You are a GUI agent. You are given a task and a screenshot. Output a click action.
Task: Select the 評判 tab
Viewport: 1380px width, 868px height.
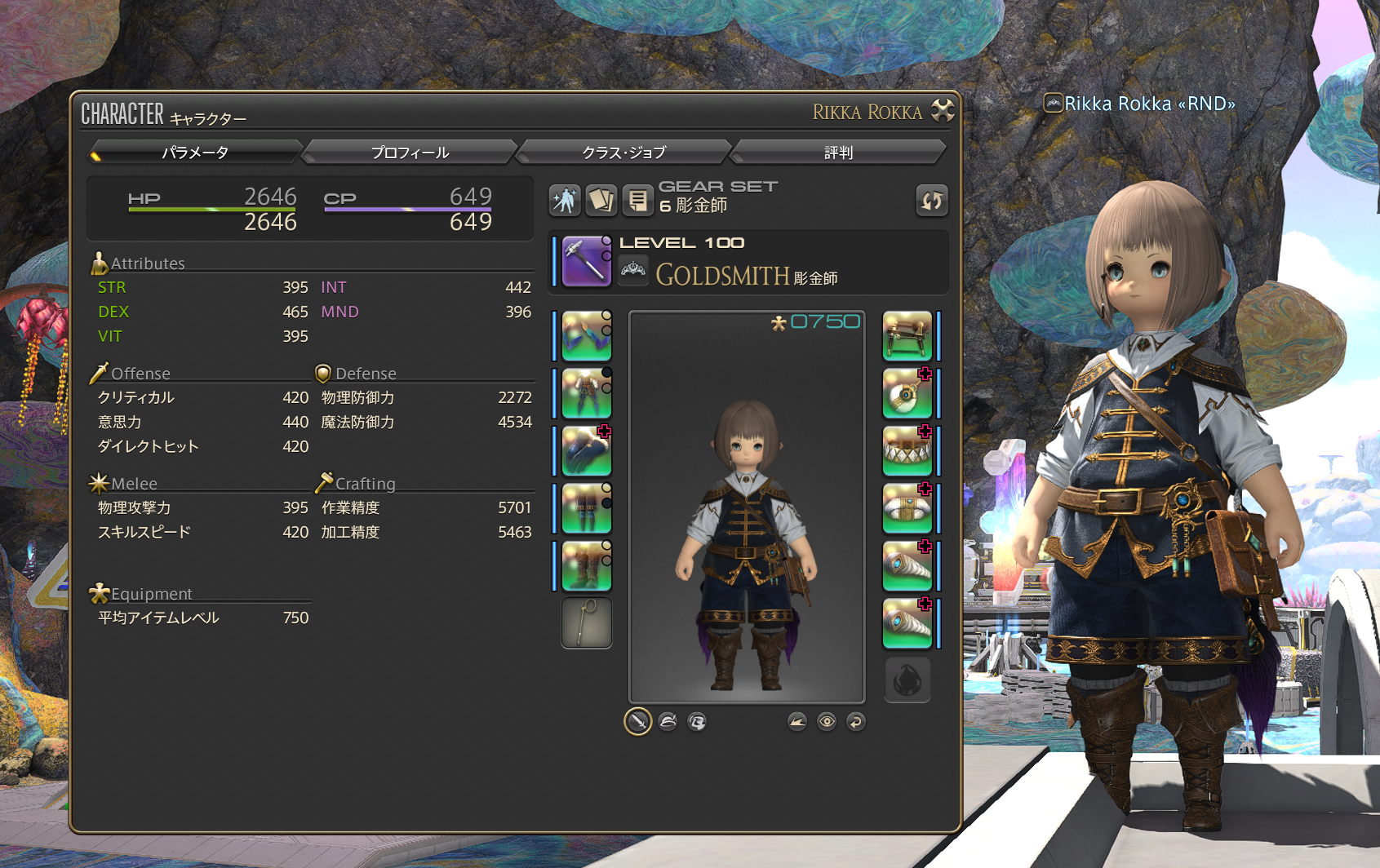[x=838, y=153]
